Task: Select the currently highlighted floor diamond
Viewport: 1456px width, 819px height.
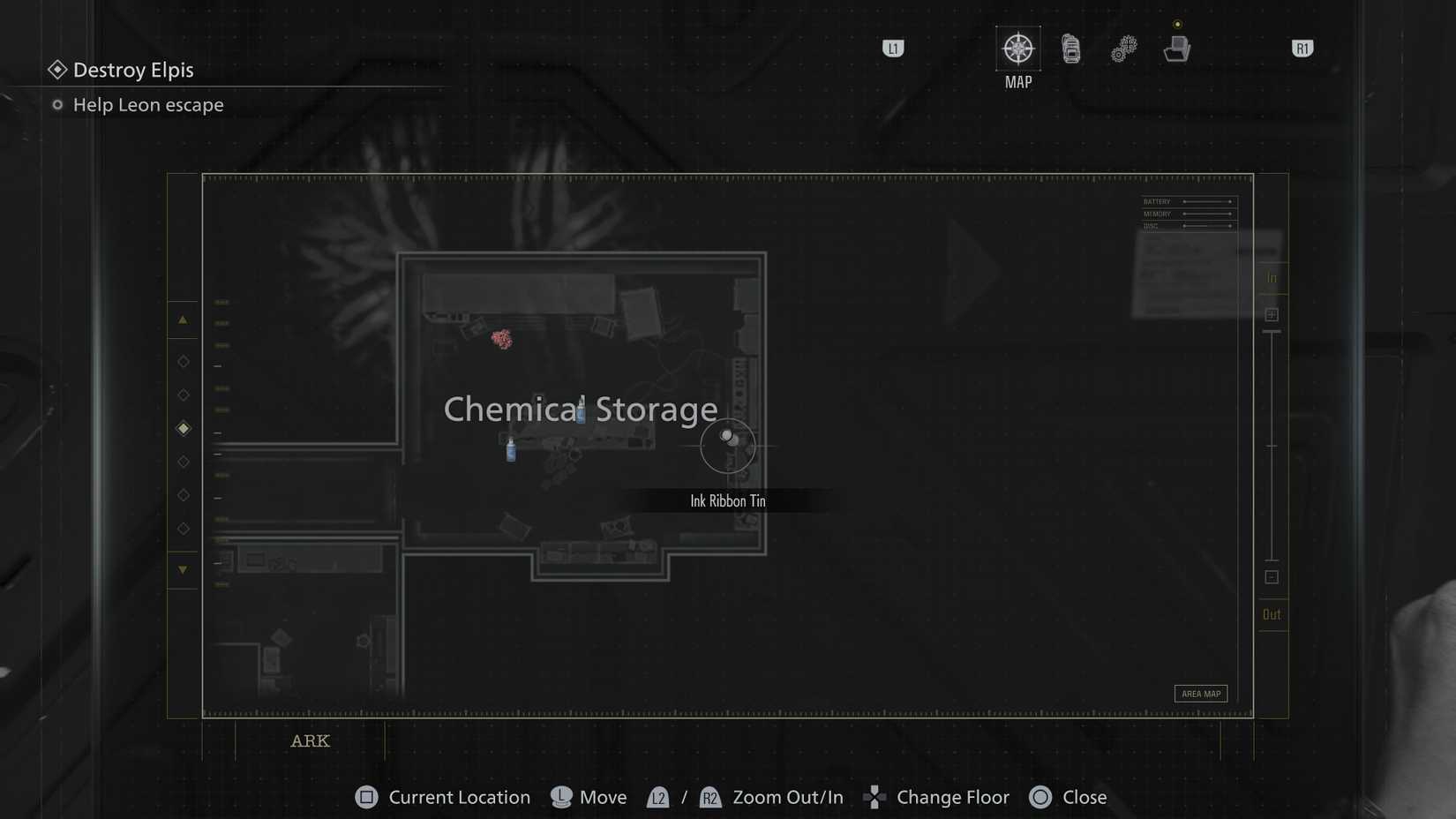Action: pos(184,428)
